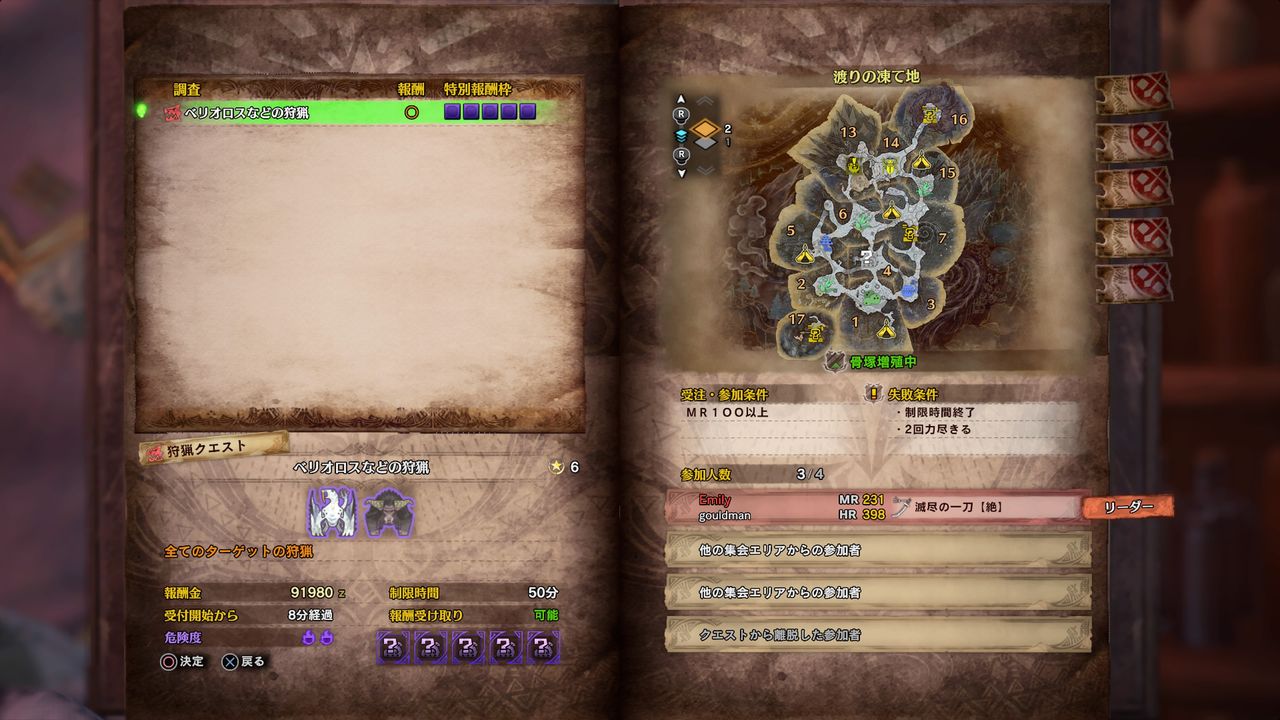Click the R button indicator near the map arrows

(681, 112)
